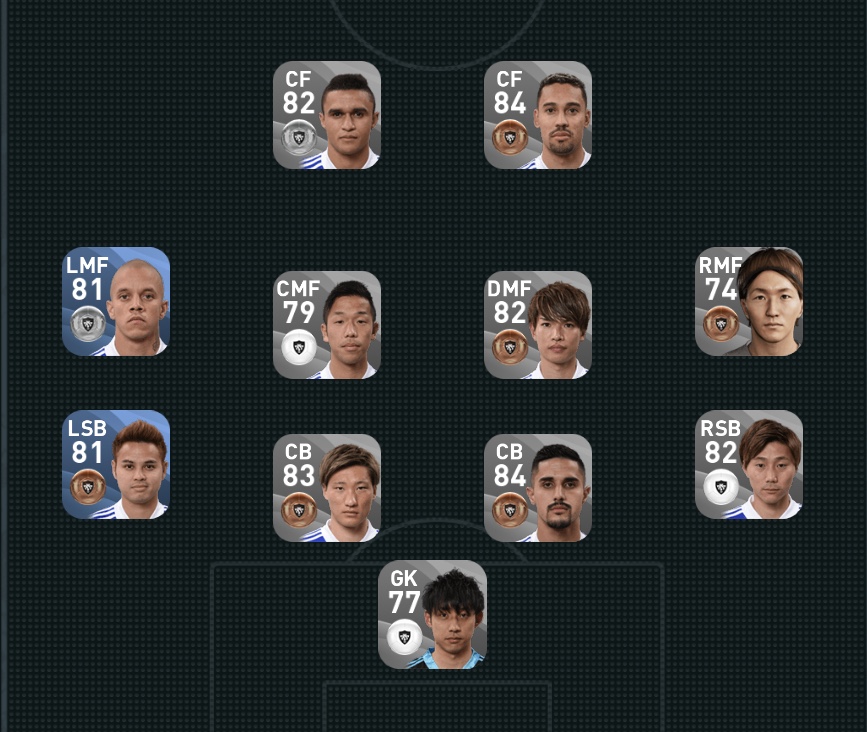Pick the CB player card rated 83
The height and width of the screenshot is (732, 867).
(x=327, y=488)
